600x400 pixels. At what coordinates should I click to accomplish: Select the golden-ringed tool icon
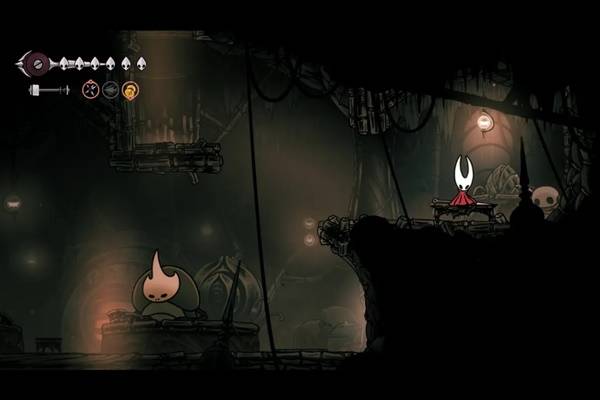click(x=130, y=90)
